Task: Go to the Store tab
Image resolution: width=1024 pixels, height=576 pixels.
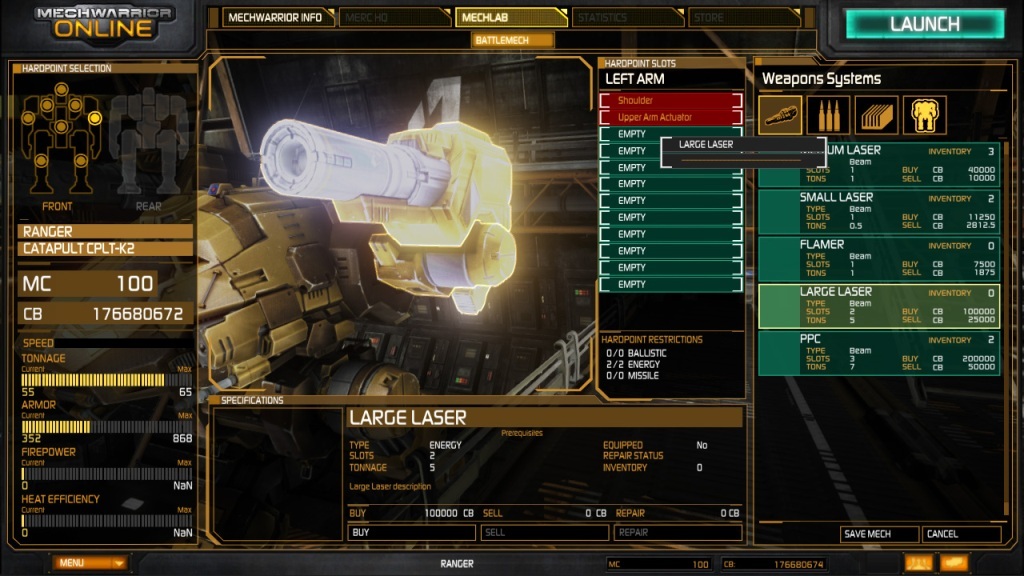Action: pyautogui.click(x=744, y=17)
